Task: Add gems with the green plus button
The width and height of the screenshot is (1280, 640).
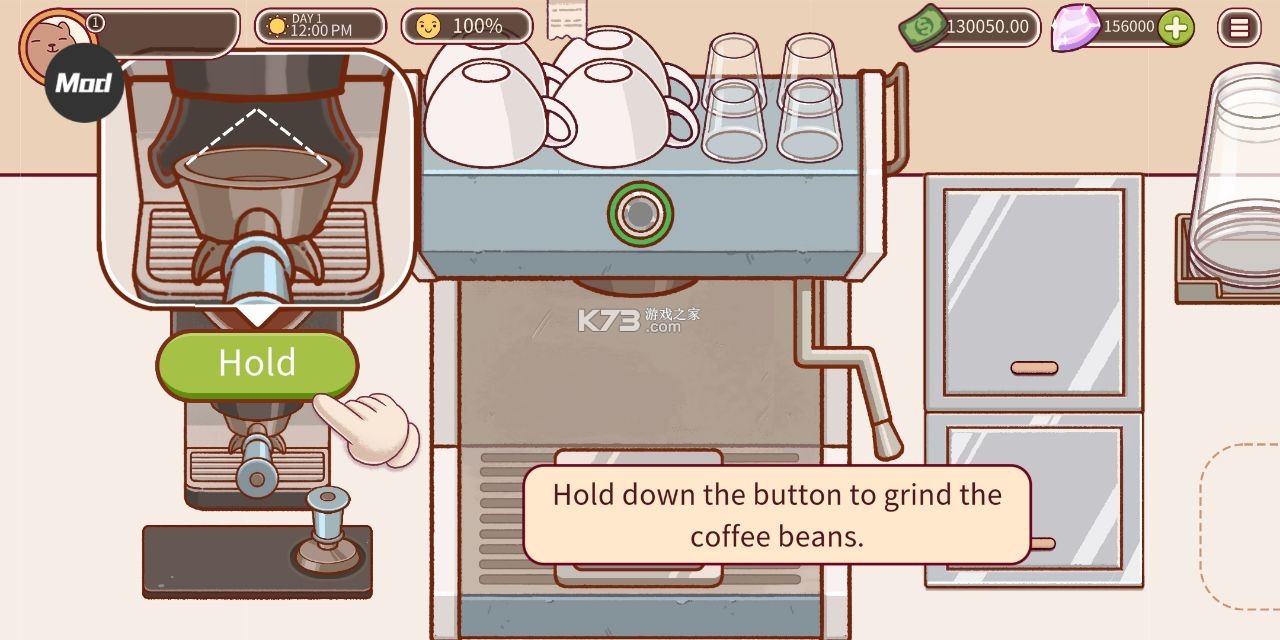Action: [x=1176, y=27]
